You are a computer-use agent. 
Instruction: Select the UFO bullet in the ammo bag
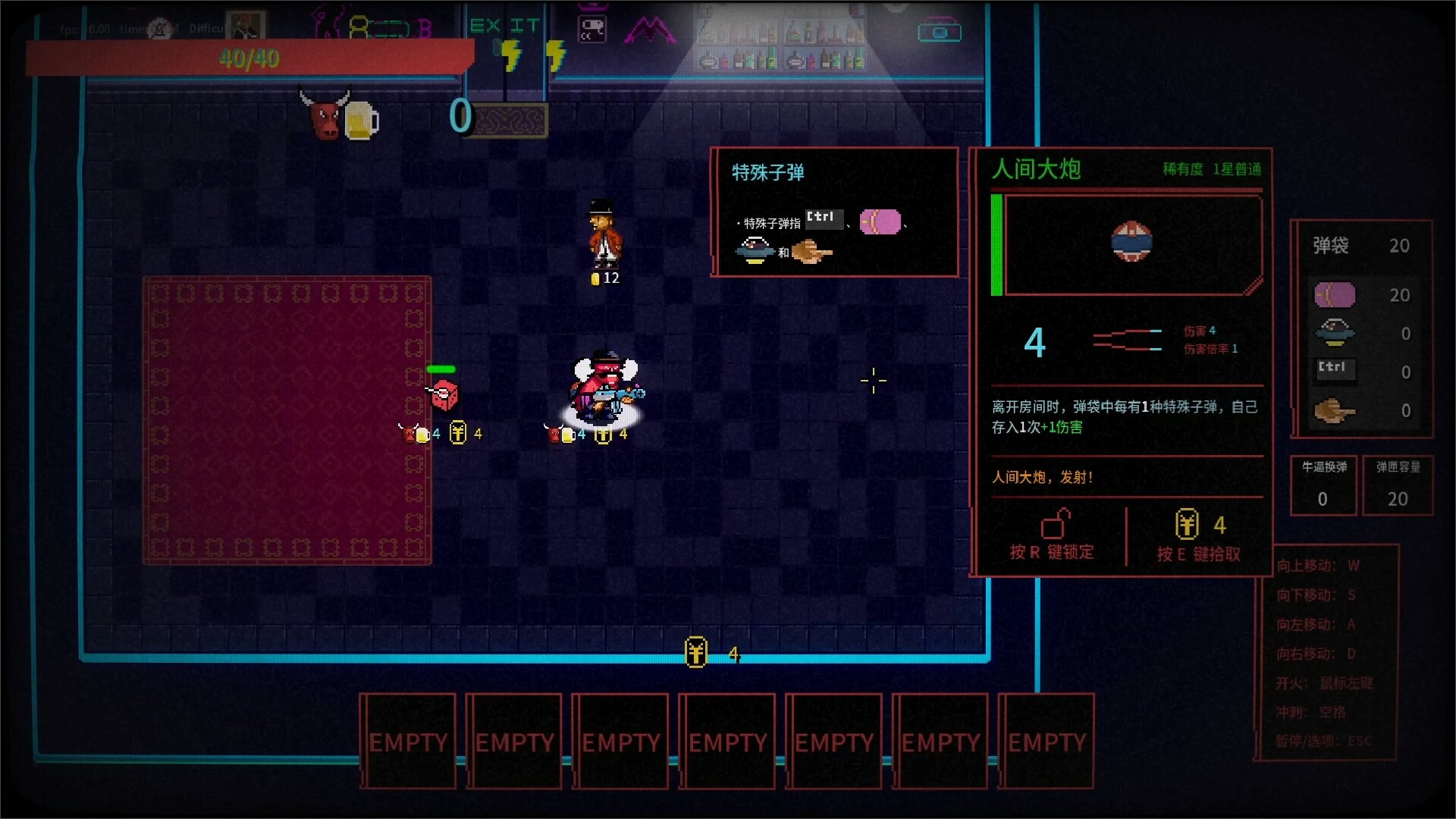pyautogui.click(x=1335, y=332)
